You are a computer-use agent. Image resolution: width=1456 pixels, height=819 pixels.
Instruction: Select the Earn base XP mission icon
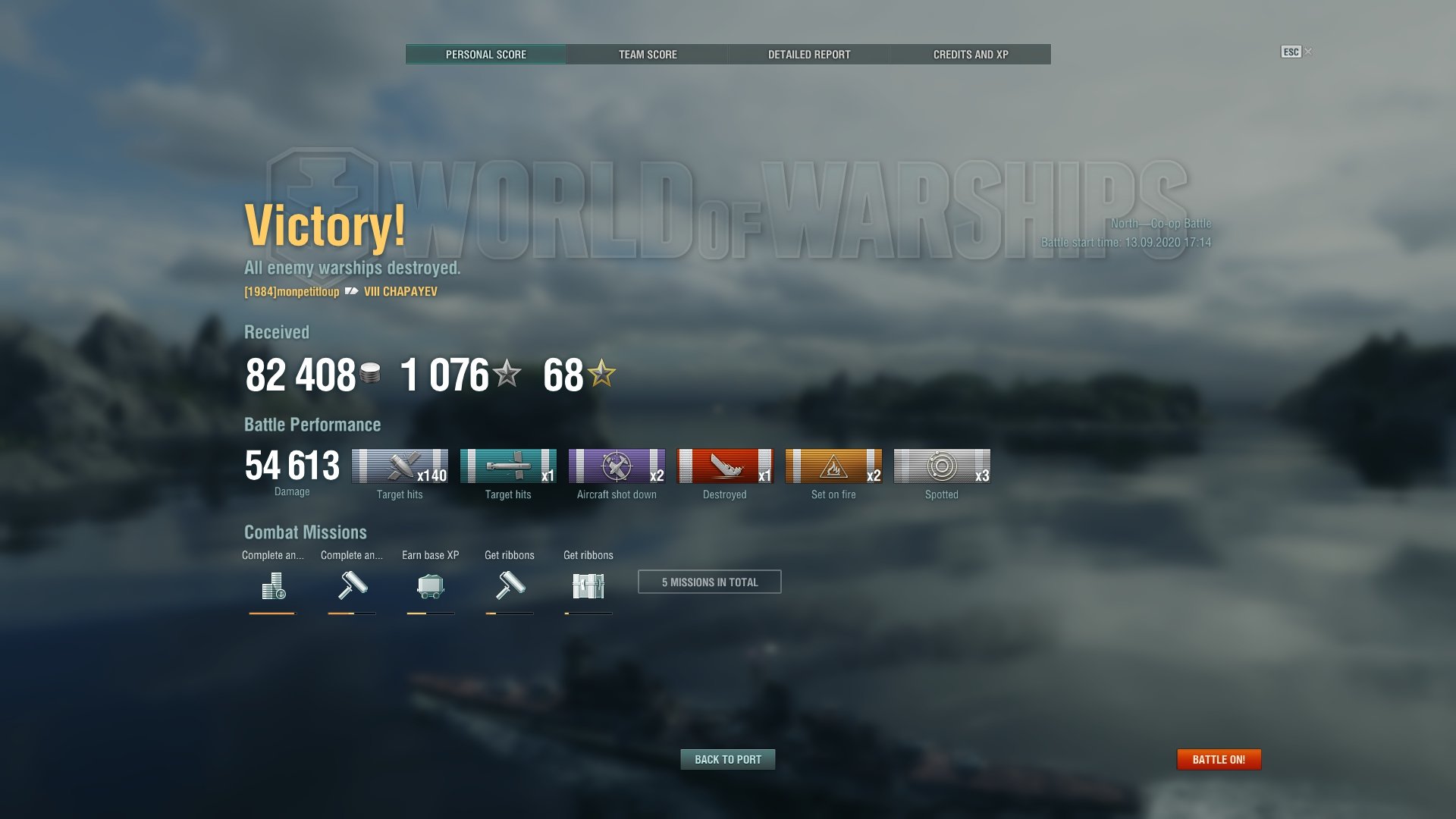430,585
